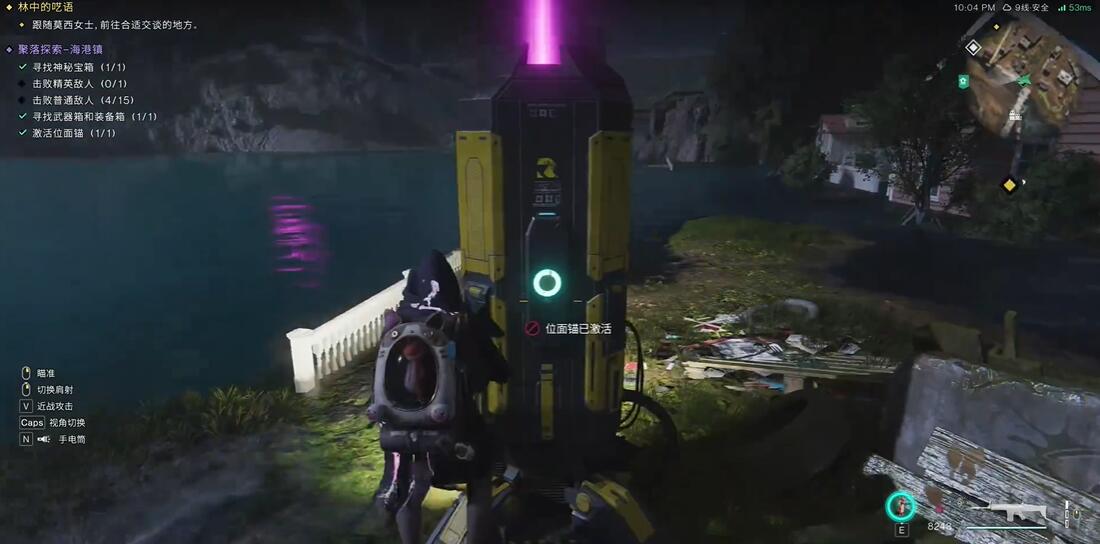
Task: Open the 聚落探索-海港镇 exploration tracker
Action: [60, 49]
